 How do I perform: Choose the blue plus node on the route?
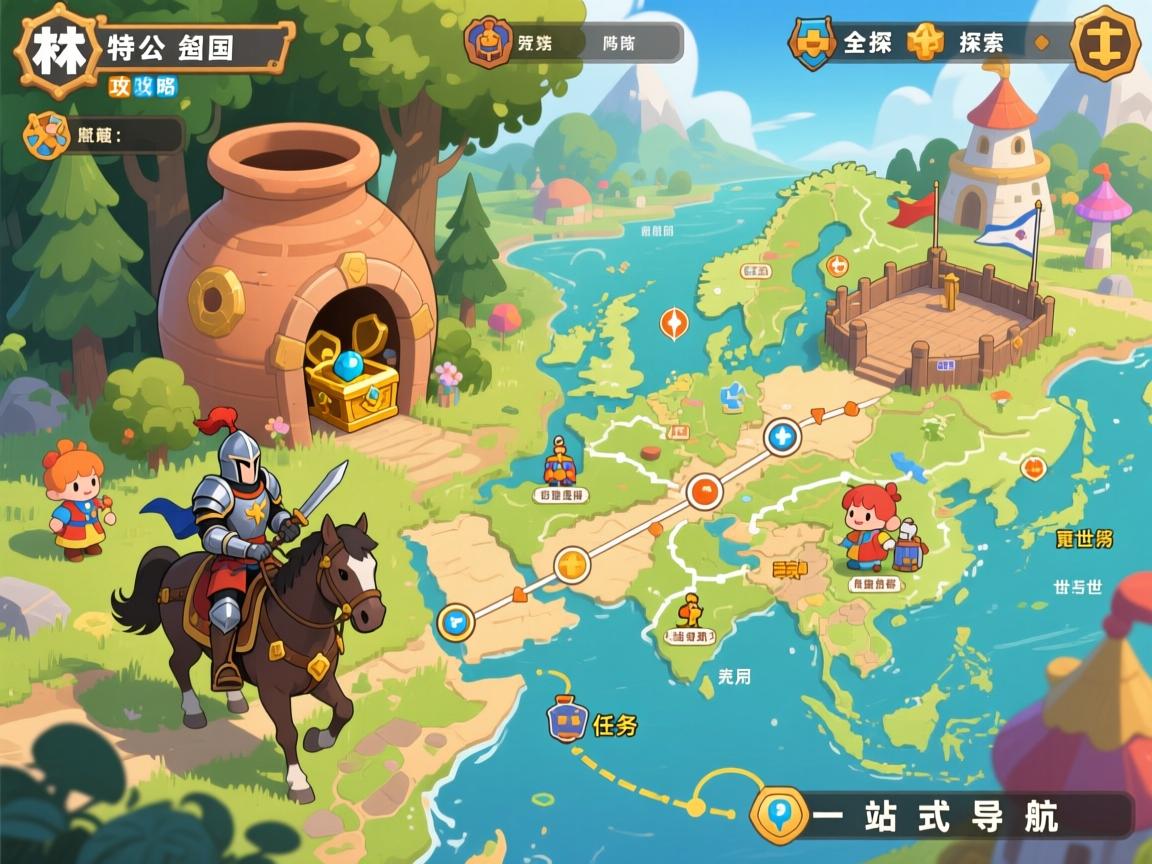click(782, 437)
